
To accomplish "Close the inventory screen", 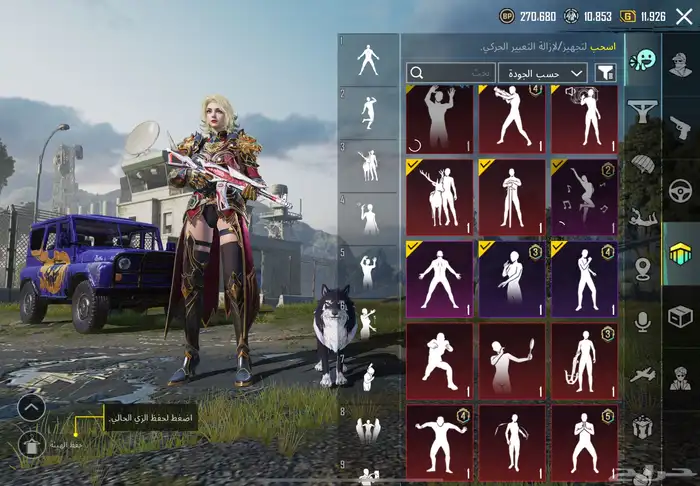I will [684, 16].
